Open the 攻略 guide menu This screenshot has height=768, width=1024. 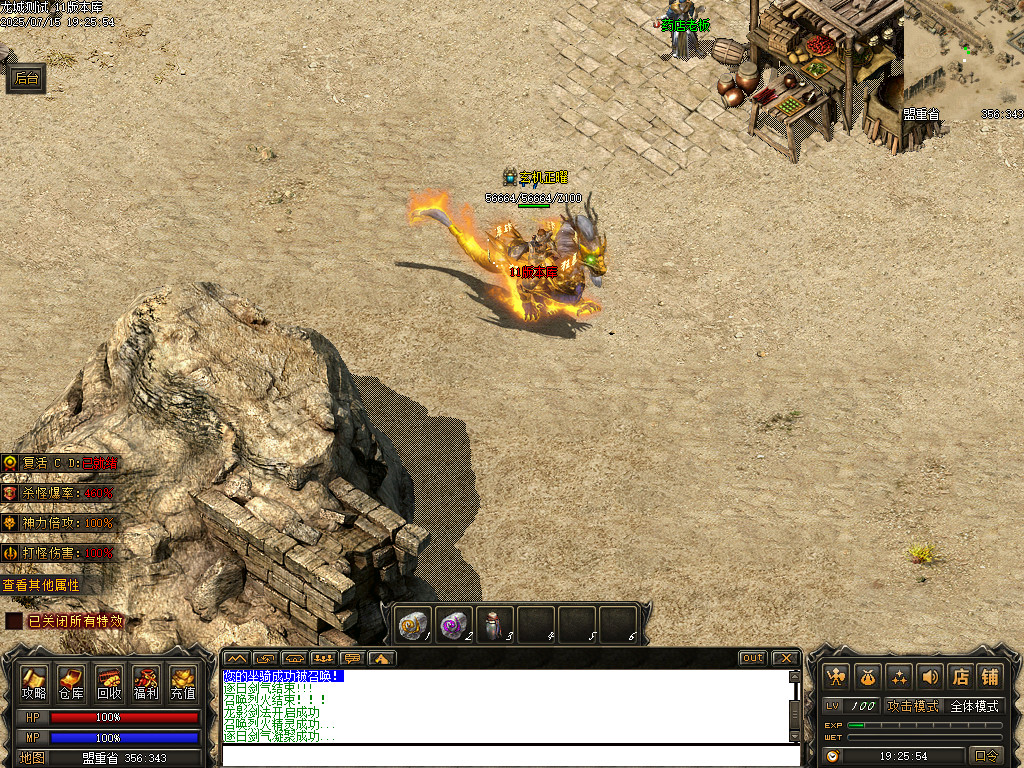(34, 683)
